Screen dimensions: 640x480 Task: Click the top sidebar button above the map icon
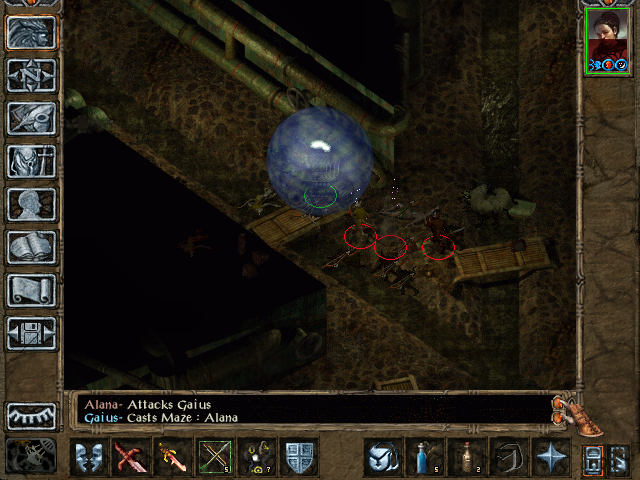click(x=32, y=33)
